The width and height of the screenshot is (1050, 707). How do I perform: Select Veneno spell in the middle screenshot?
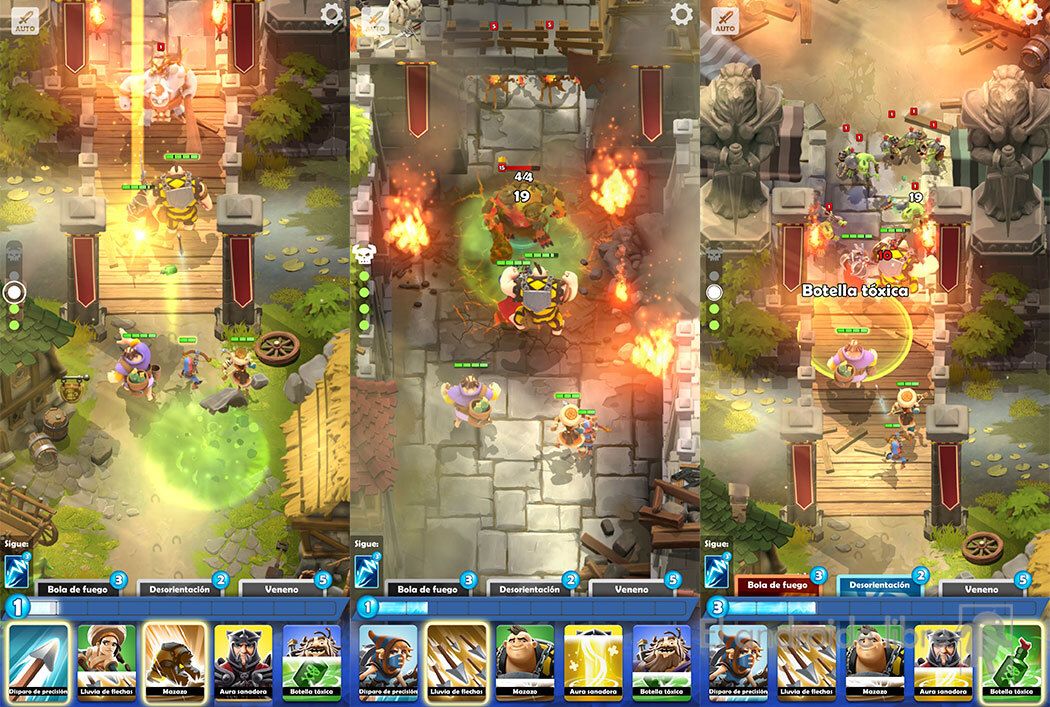pyautogui.click(x=627, y=590)
